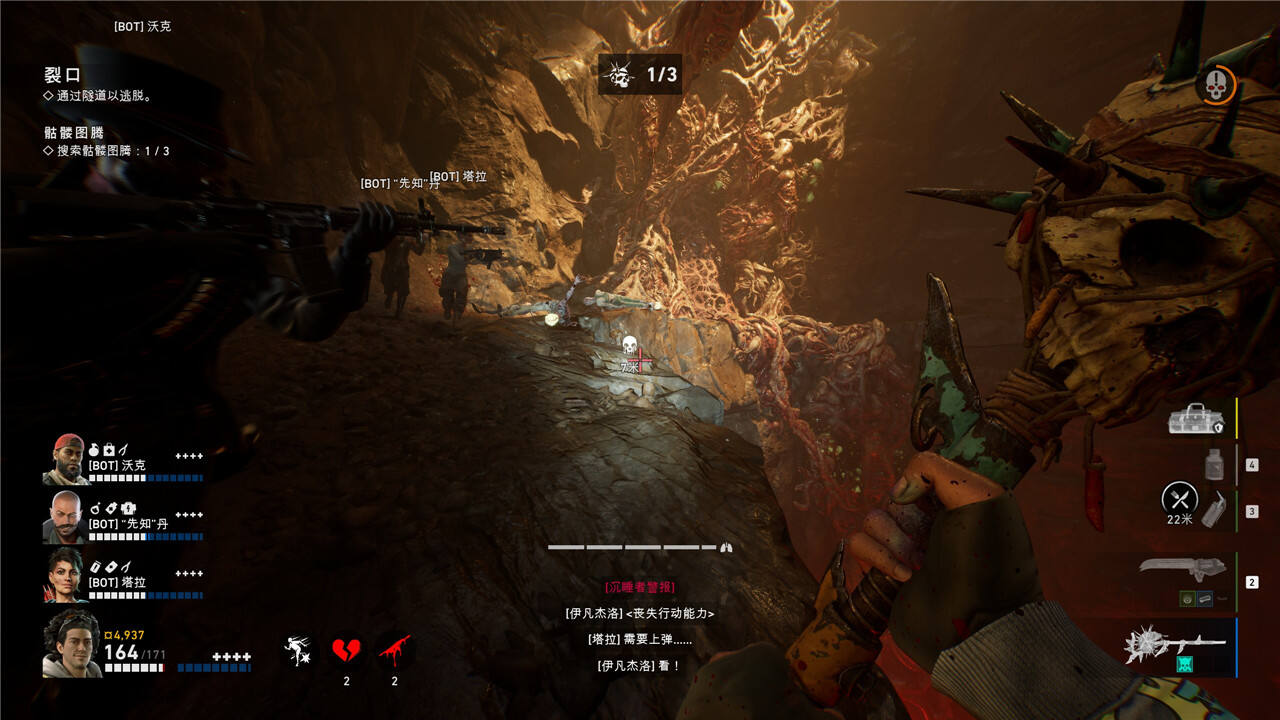This screenshot has height=720, width=1280.
Task: Click the broken heart status icon
Action: click(x=346, y=651)
